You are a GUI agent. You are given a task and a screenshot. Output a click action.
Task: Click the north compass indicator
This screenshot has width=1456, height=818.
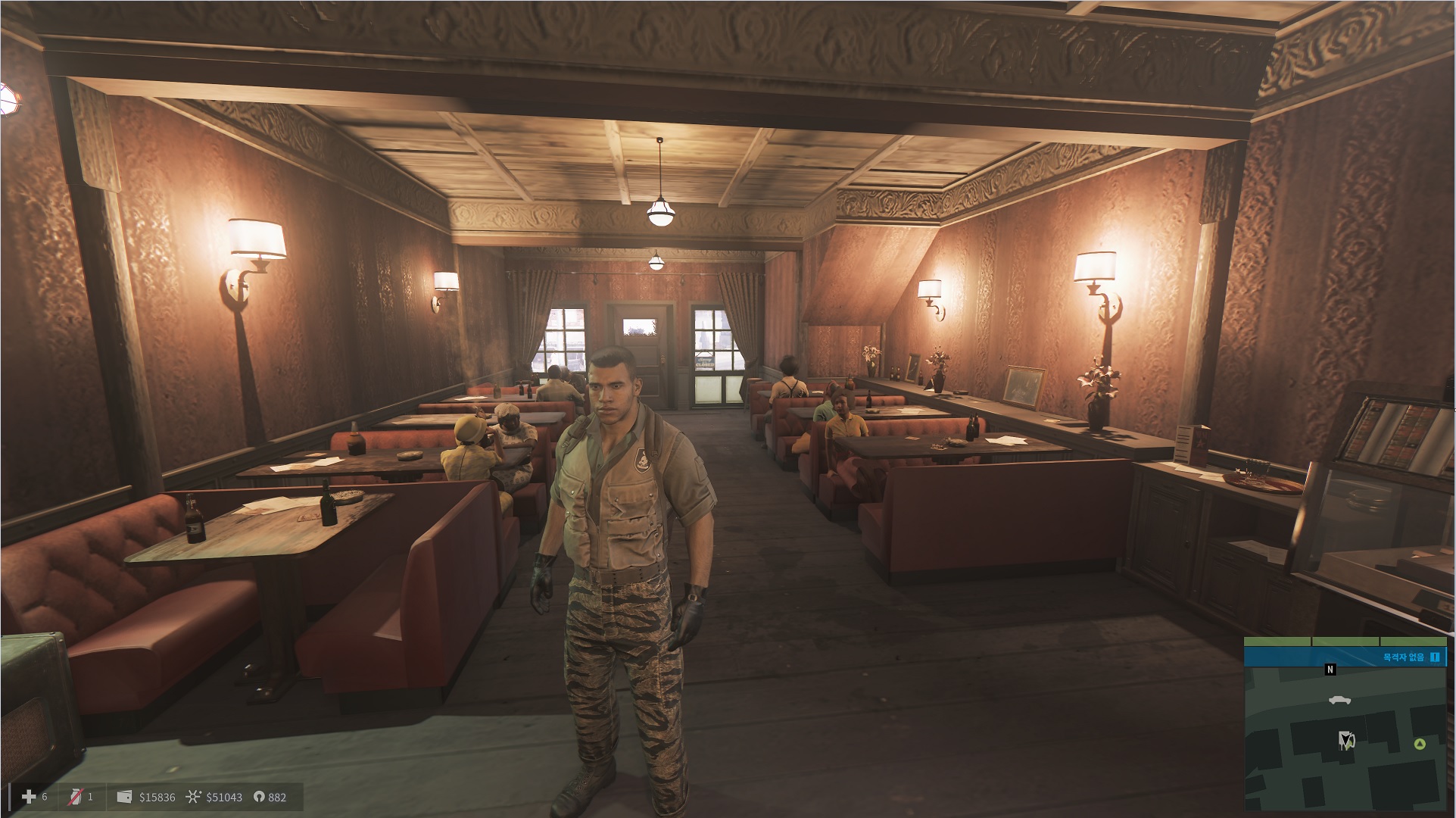pyautogui.click(x=1330, y=670)
